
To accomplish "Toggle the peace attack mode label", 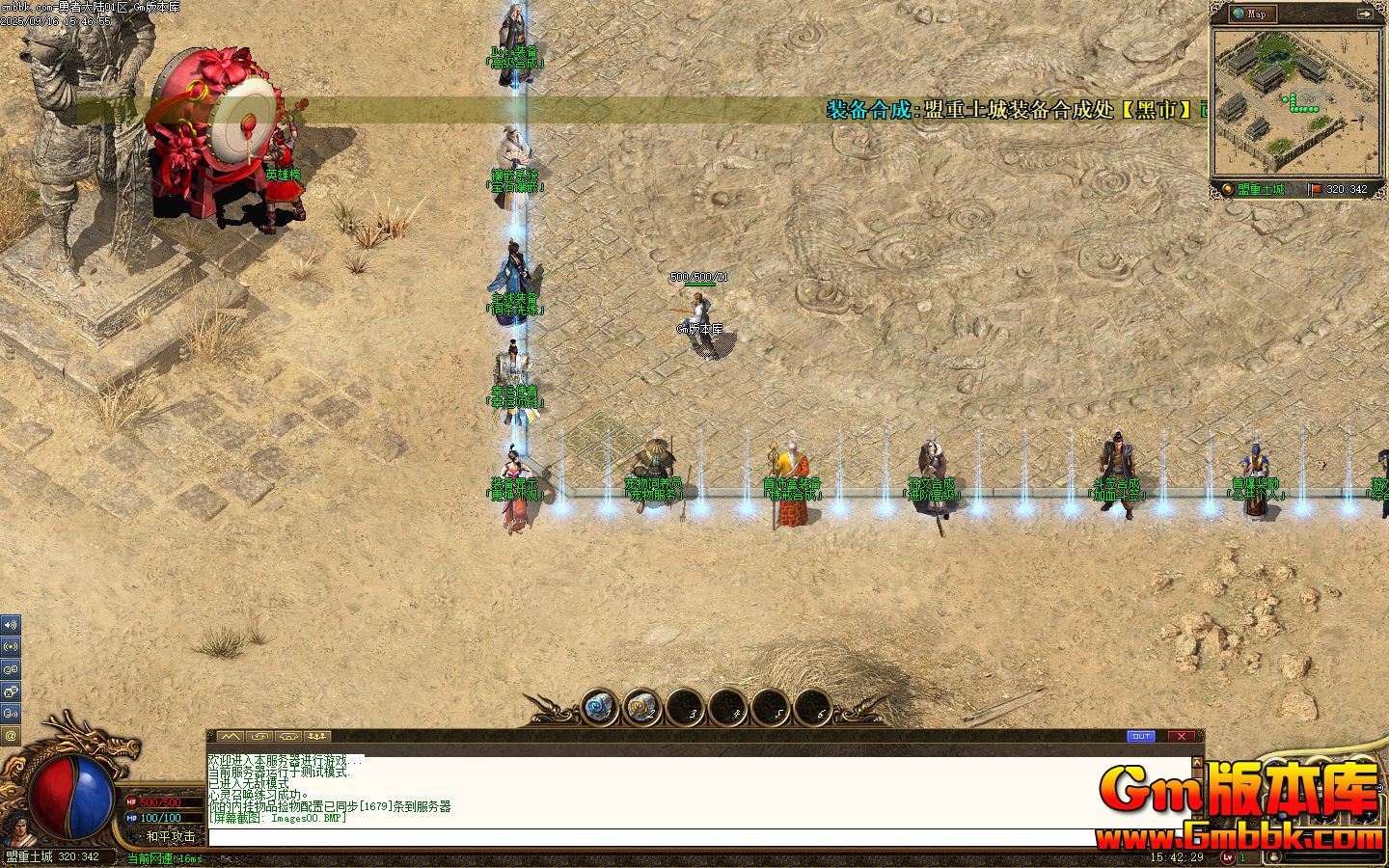I will point(170,836).
